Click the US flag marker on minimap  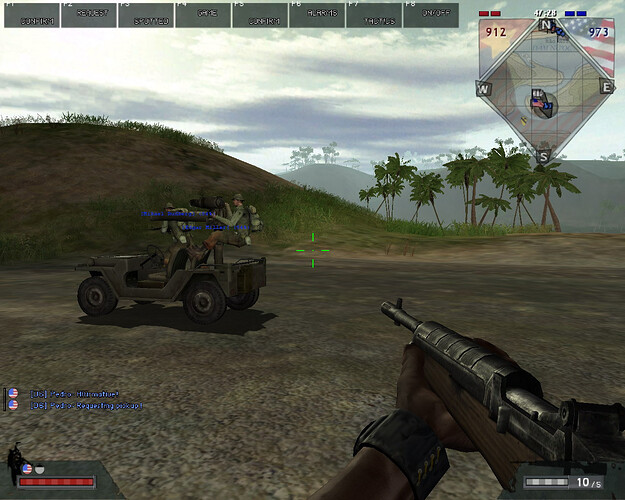click(539, 102)
